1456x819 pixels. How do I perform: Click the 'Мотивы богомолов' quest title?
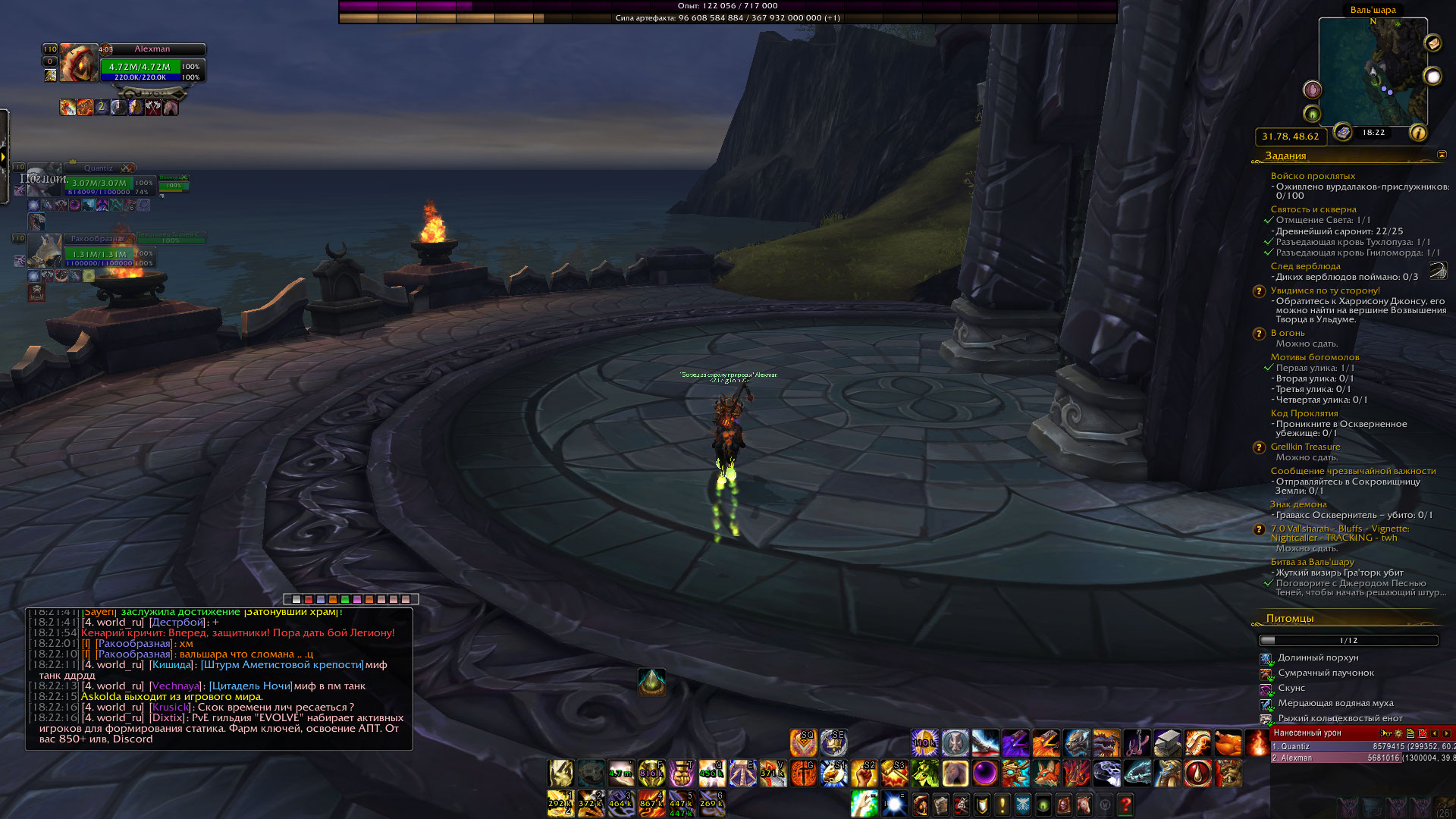click(1314, 357)
